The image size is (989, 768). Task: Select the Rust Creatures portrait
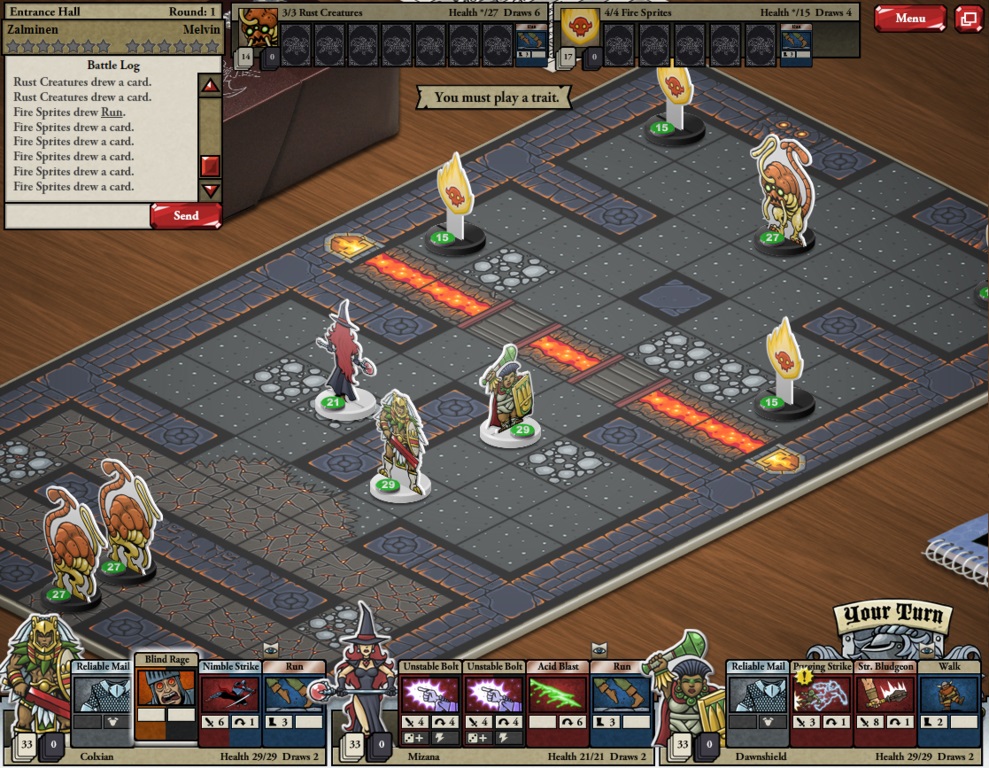tap(258, 29)
